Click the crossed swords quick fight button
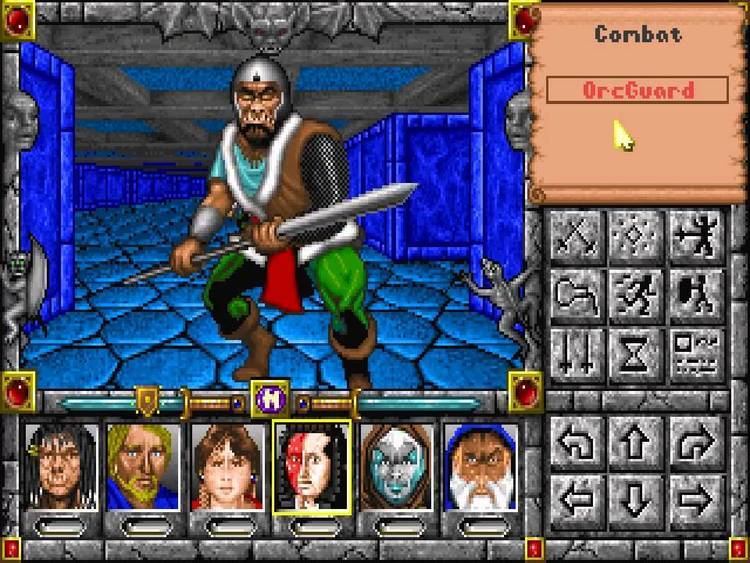Screen dimensions: 750x563 click(576, 237)
